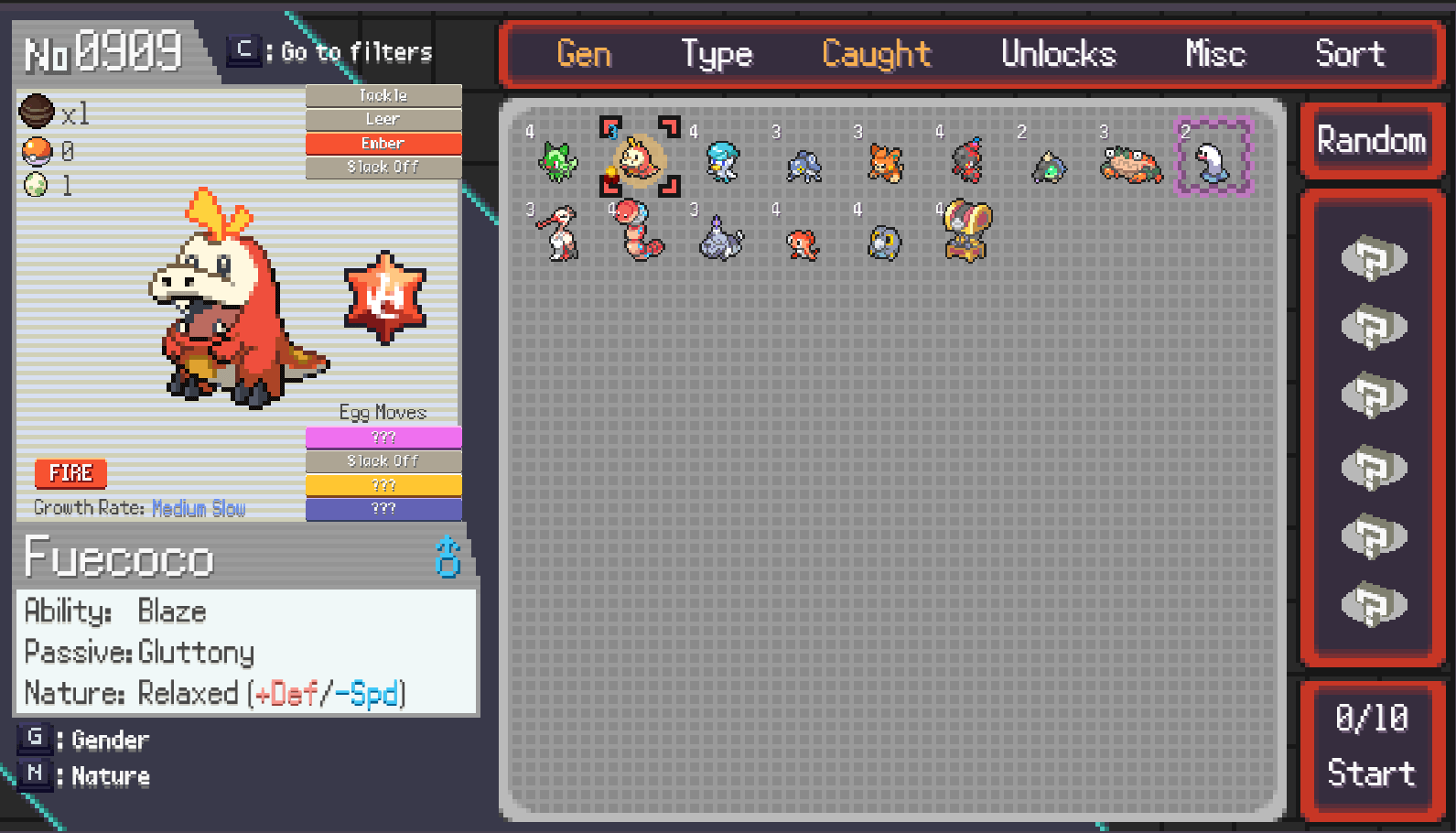The height and width of the screenshot is (833, 1456).
Task: Open the Type filter dropdown
Action: [717, 54]
